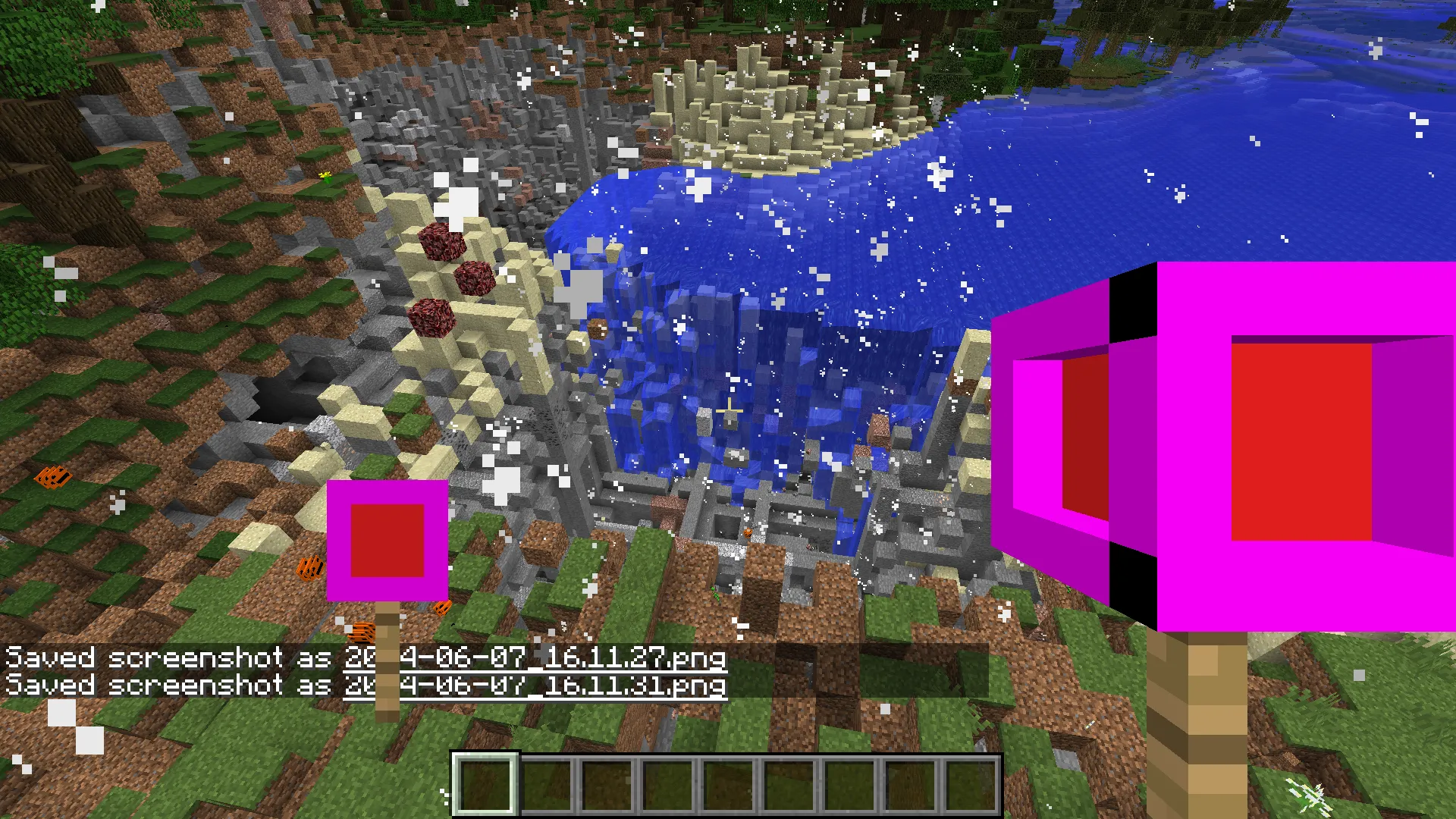Click the crosshair at screen center
Viewport: 1456px width, 819px height.
tap(728, 409)
